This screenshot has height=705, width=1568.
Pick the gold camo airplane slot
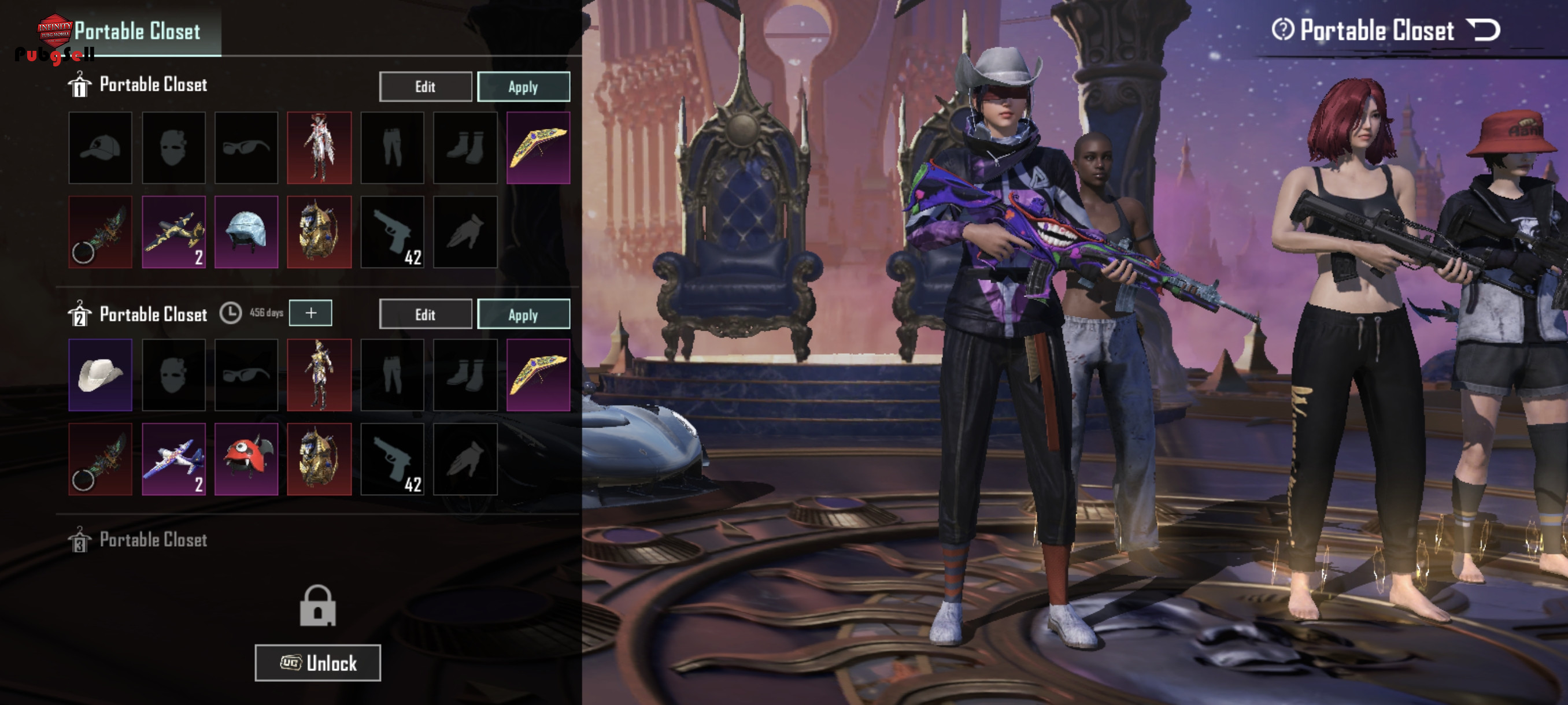pos(173,232)
